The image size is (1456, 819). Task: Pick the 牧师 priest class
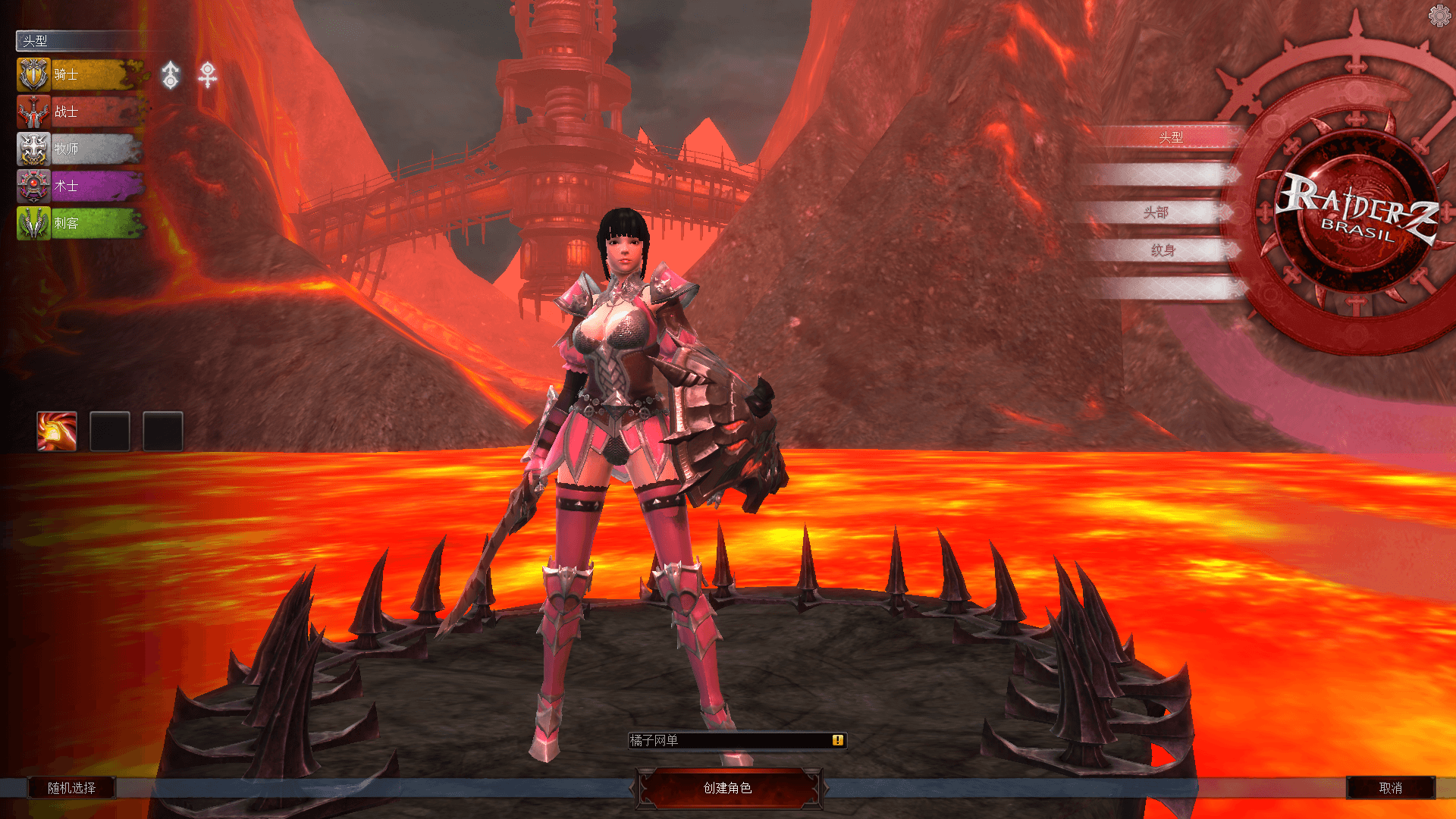coord(80,149)
